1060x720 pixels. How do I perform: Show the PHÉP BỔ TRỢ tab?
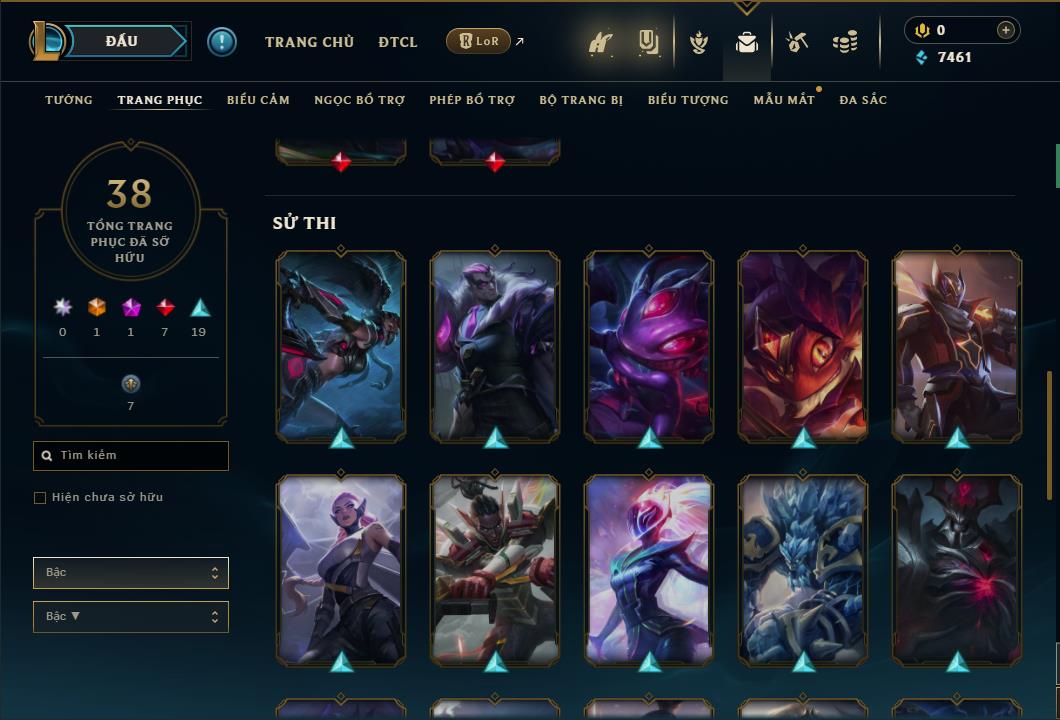point(472,100)
